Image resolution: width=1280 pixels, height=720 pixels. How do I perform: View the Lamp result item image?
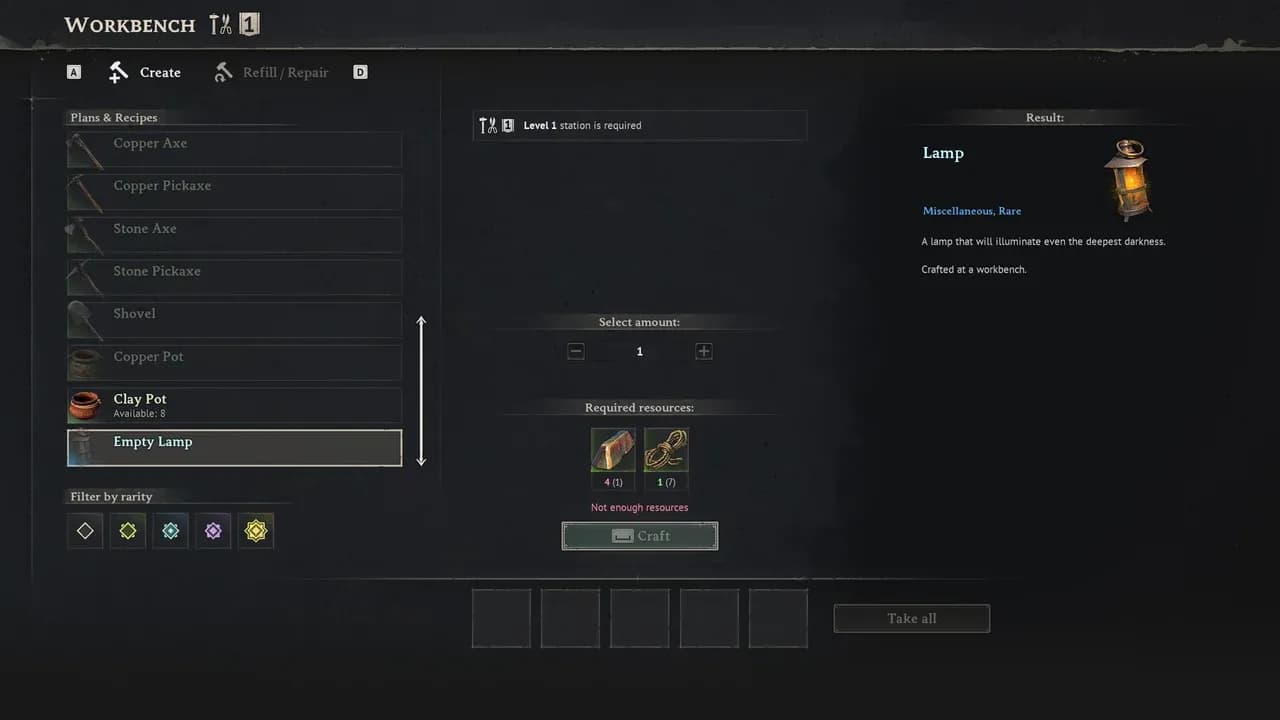click(x=1129, y=180)
